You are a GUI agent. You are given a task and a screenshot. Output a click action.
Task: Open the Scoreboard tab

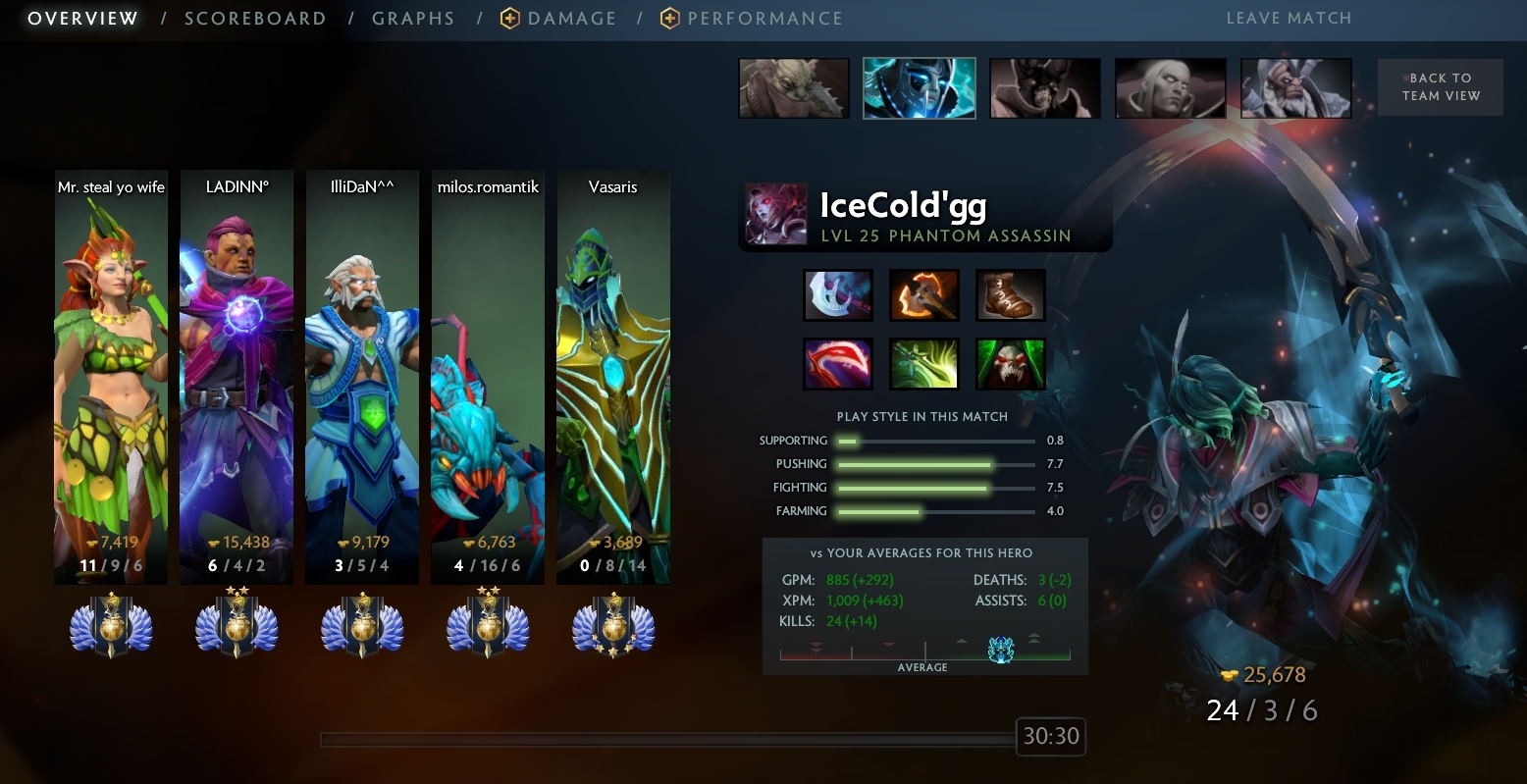[255, 19]
